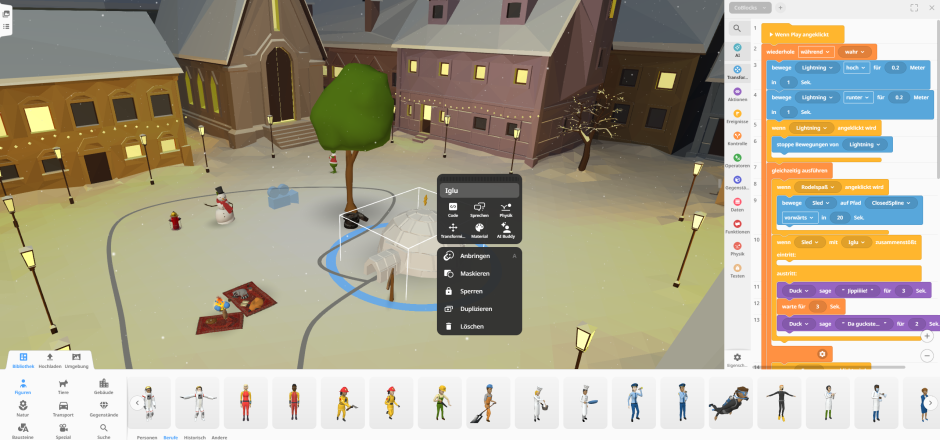Open the Physik settings for Iglu
Viewport: 940px width, 440px height.
click(506, 207)
